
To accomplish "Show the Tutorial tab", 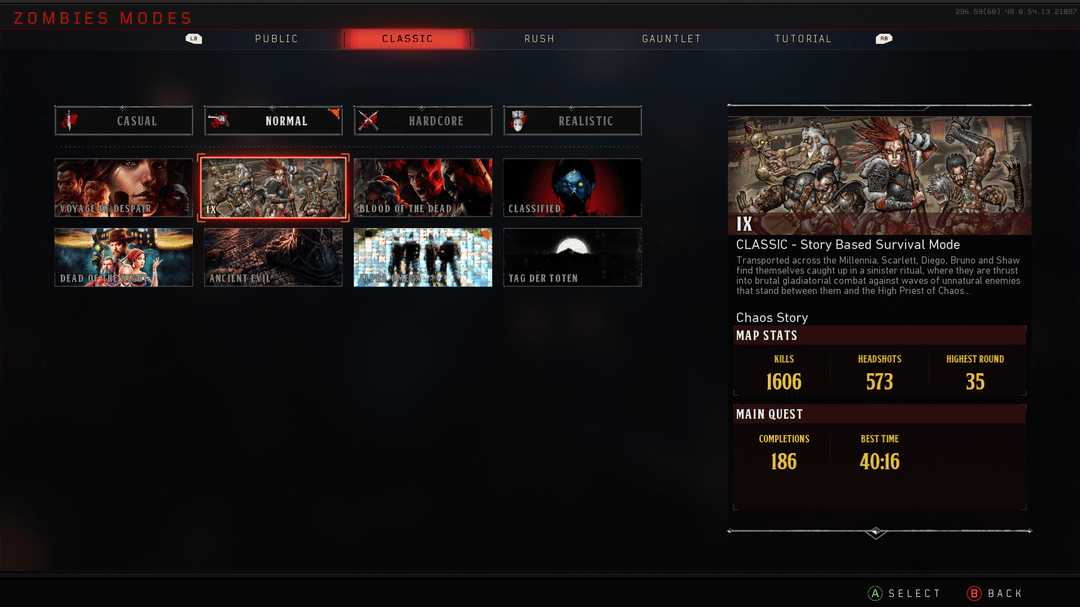I will tap(803, 39).
